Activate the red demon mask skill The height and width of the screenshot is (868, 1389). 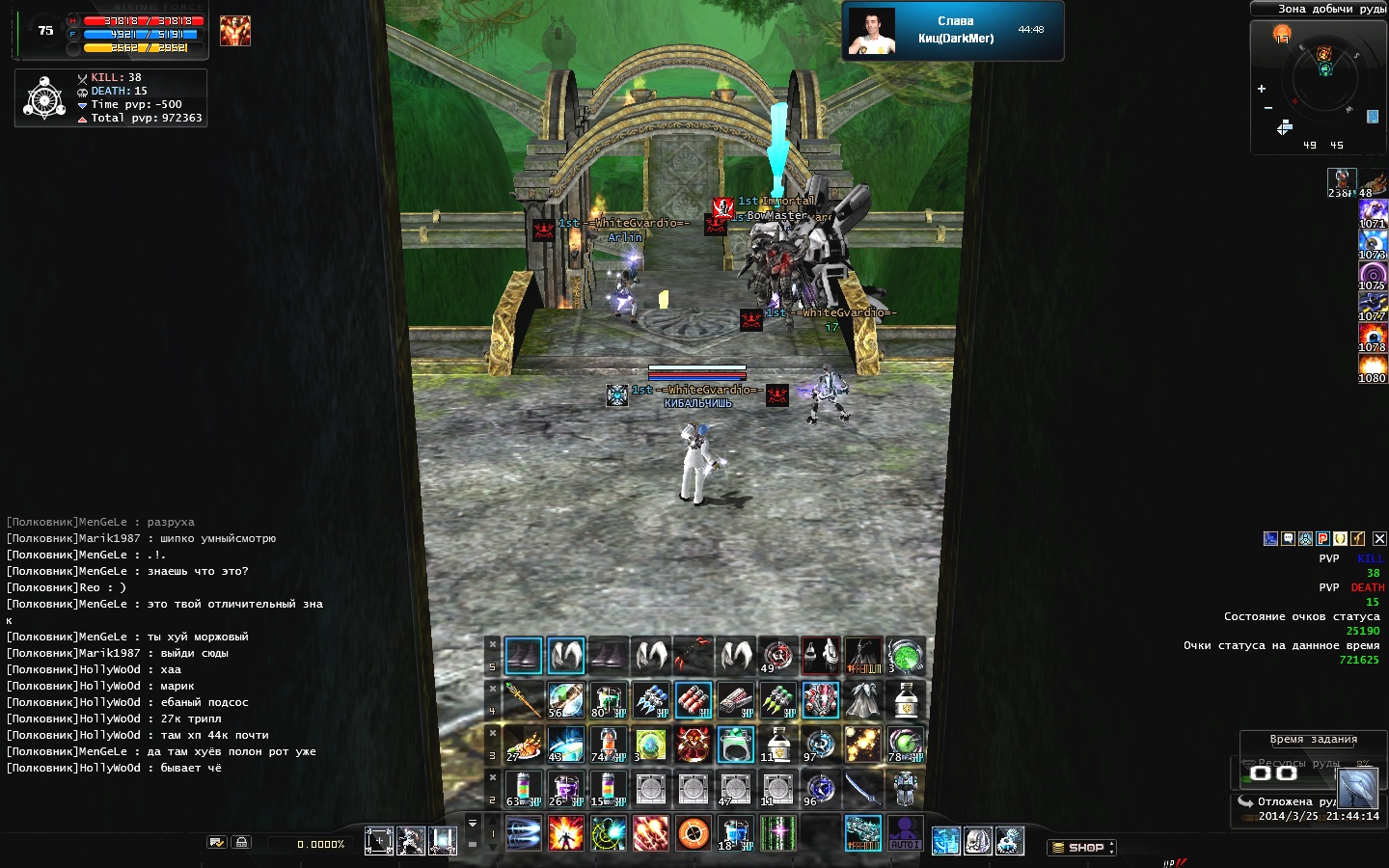pyautogui.click(x=693, y=745)
